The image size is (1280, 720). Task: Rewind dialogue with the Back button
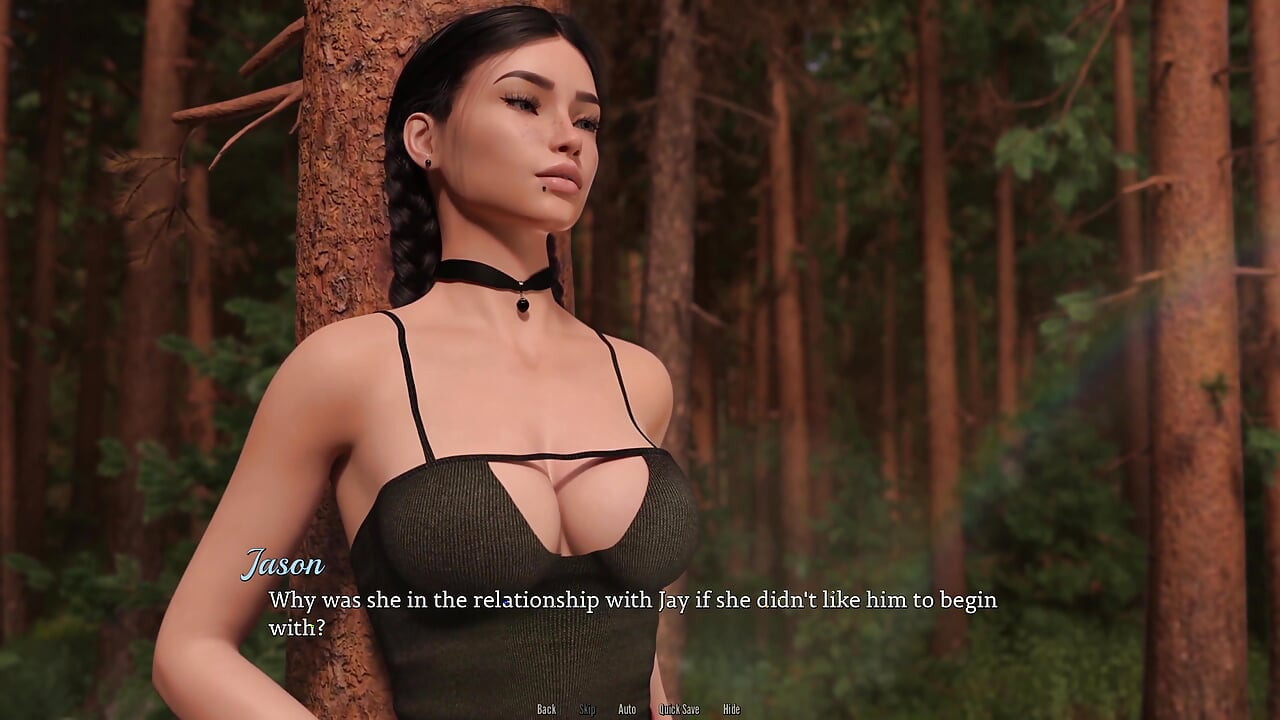click(x=545, y=709)
